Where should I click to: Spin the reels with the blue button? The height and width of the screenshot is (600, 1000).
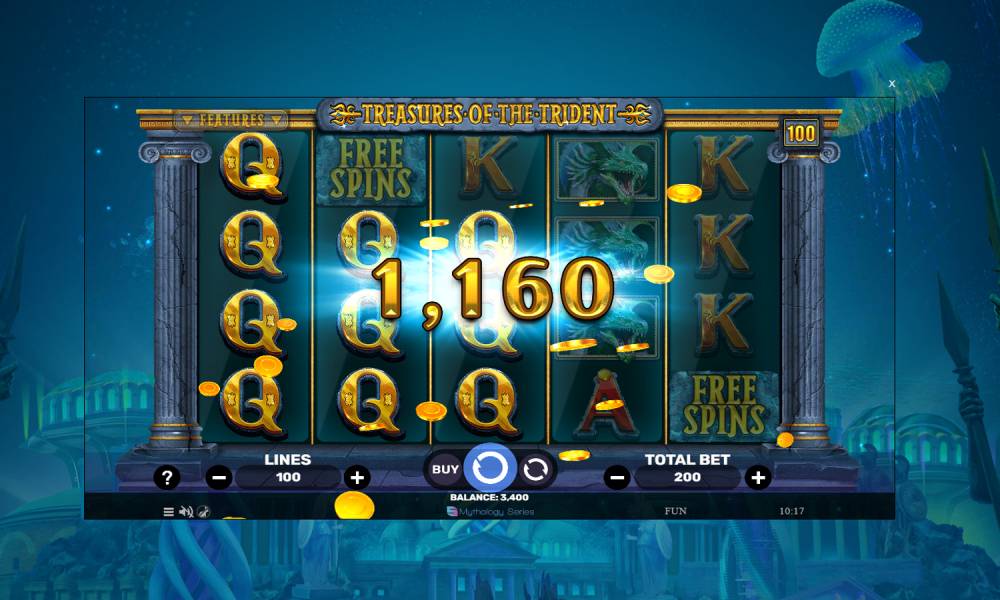coord(490,467)
